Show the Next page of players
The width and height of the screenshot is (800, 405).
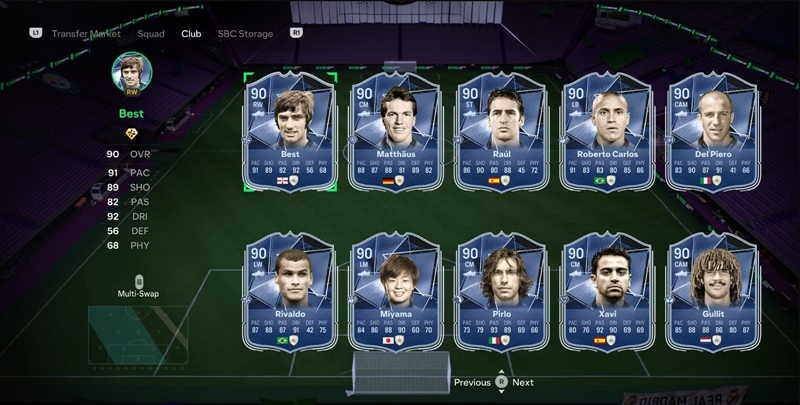pyautogui.click(x=523, y=382)
